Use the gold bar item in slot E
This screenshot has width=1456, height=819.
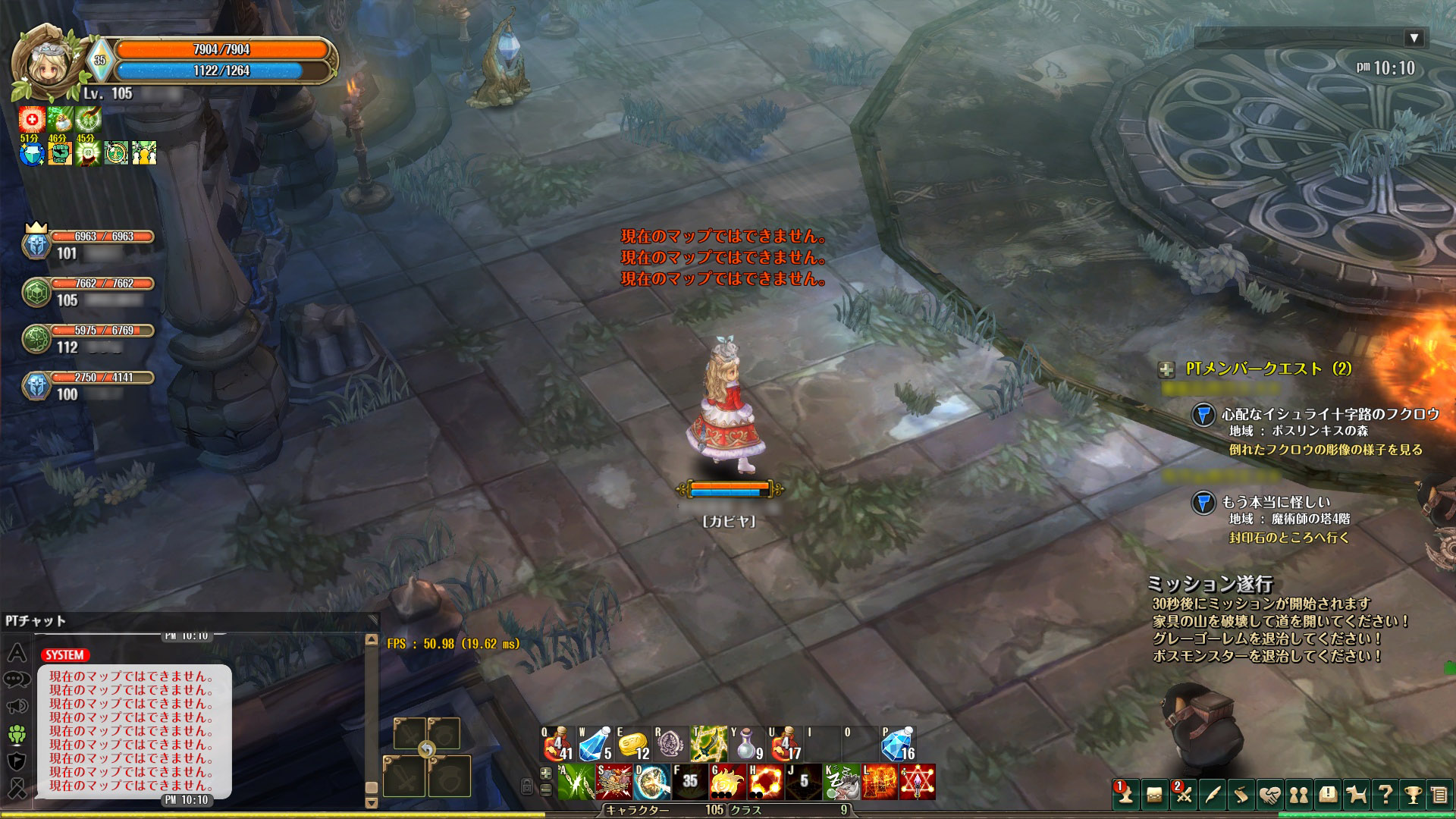[x=633, y=745]
